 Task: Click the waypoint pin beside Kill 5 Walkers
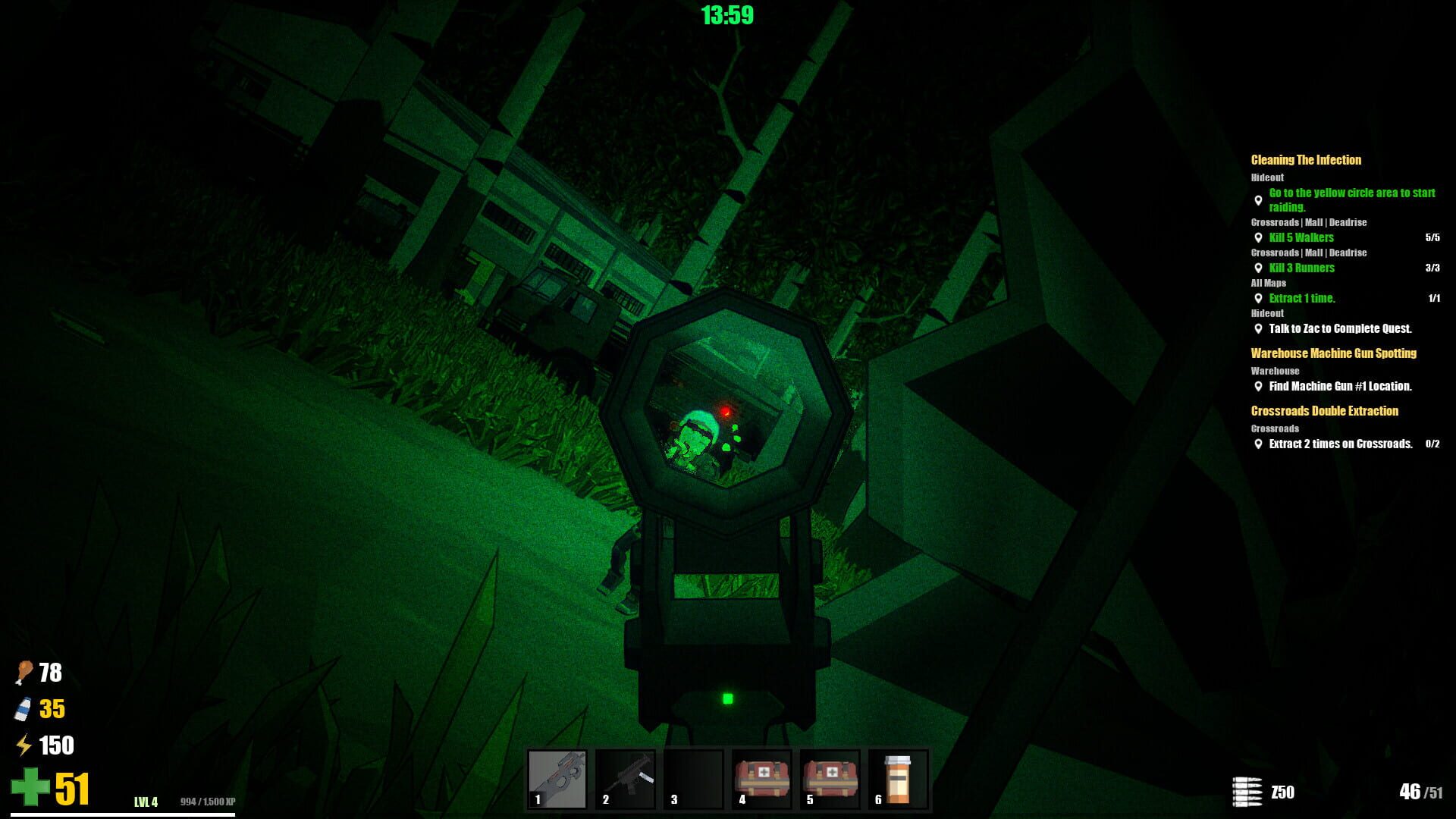click(x=1257, y=237)
